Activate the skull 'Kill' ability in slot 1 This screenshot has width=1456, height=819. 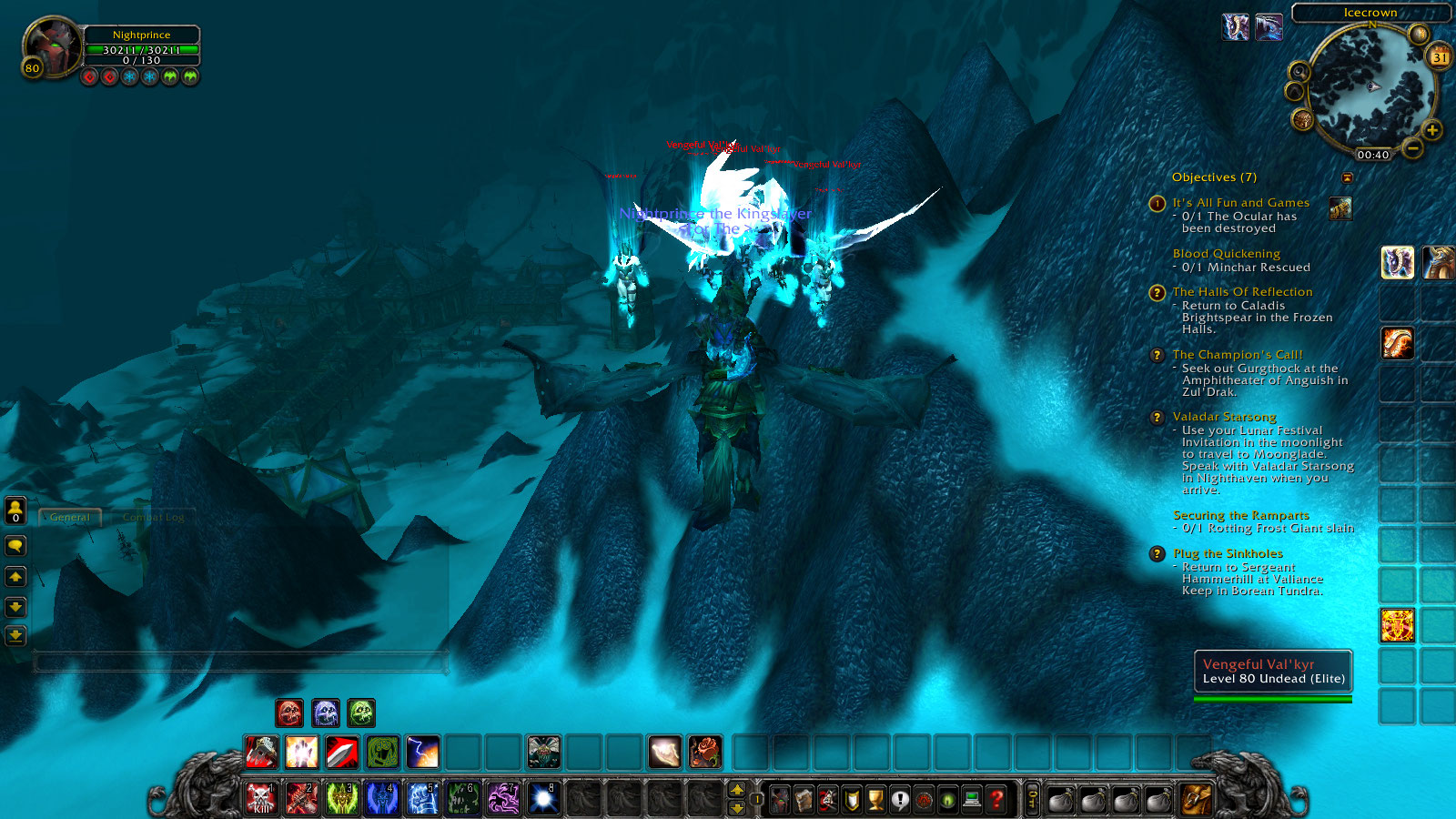[x=261, y=798]
